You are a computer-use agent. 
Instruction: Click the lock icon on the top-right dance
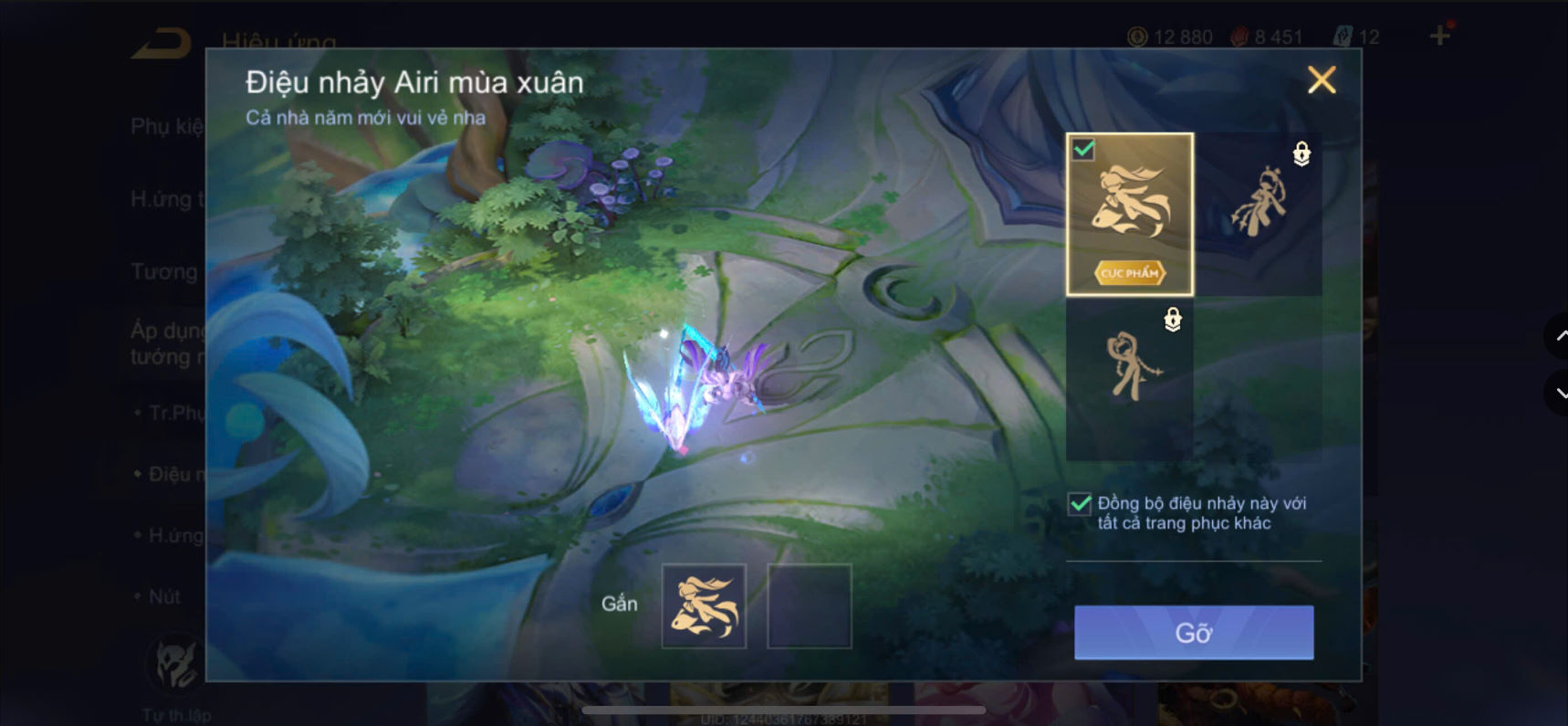1300,154
